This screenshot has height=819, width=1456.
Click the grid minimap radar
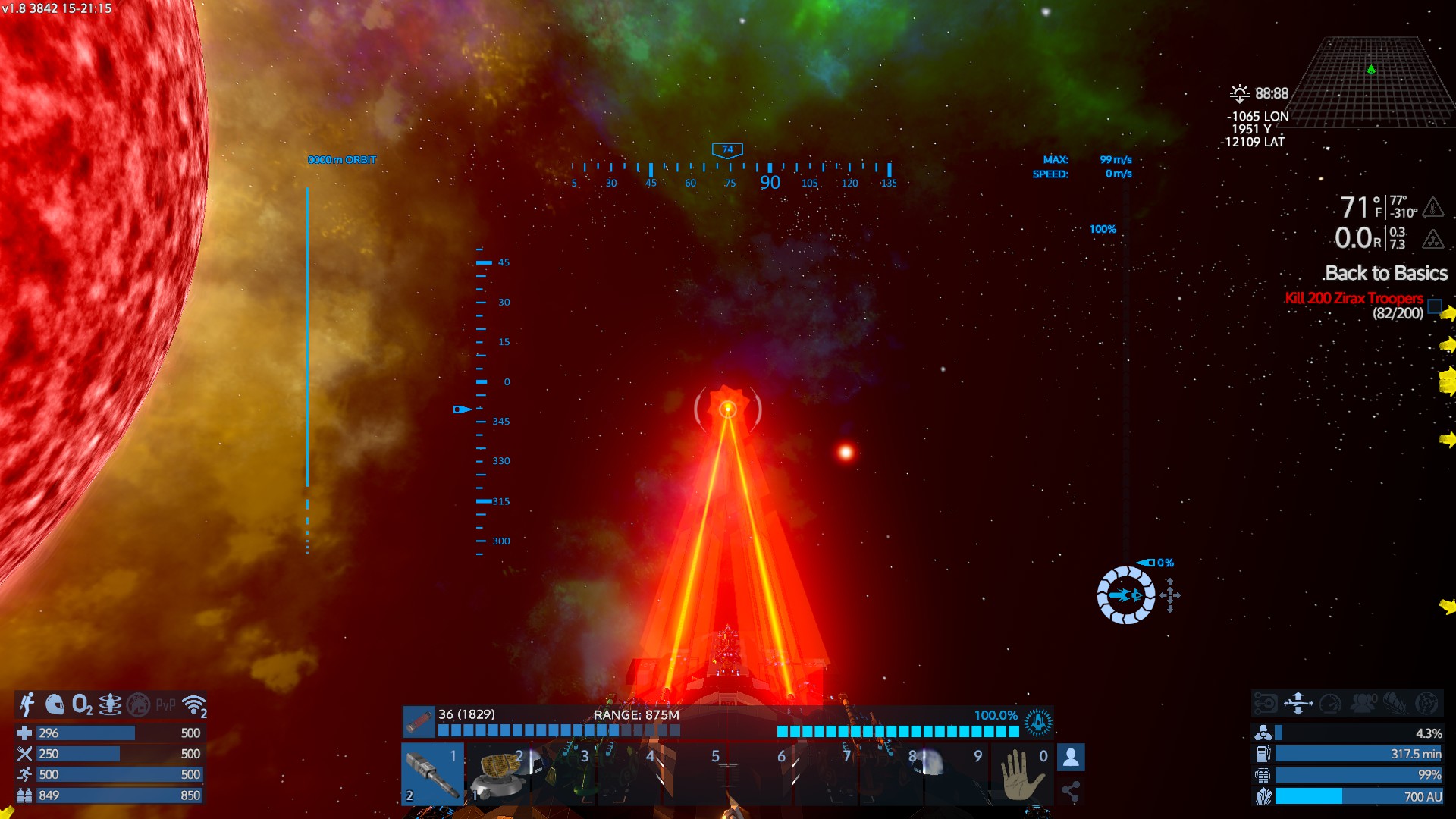click(1371, 82)
